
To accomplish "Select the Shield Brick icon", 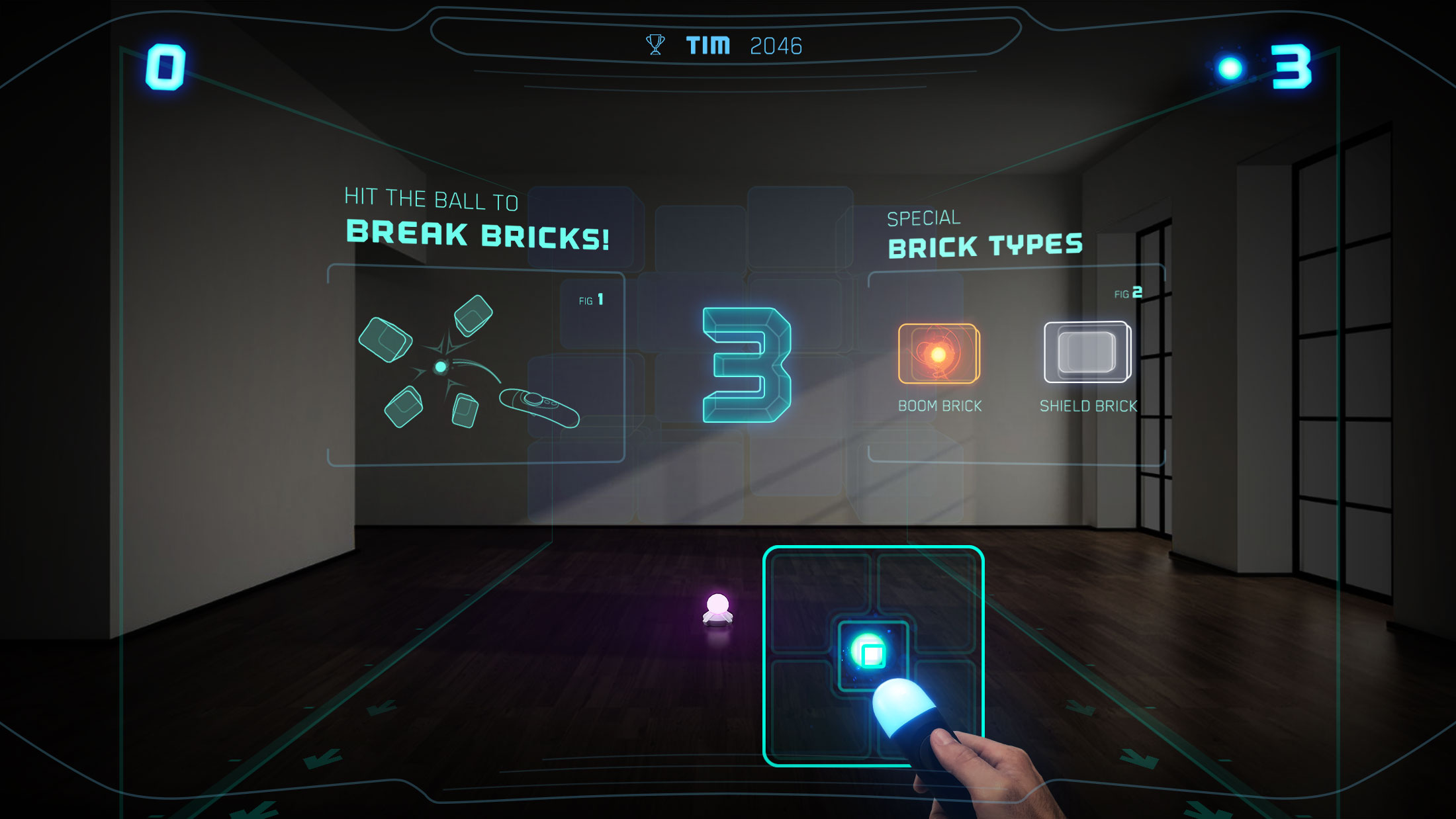I will point(1088,353).
